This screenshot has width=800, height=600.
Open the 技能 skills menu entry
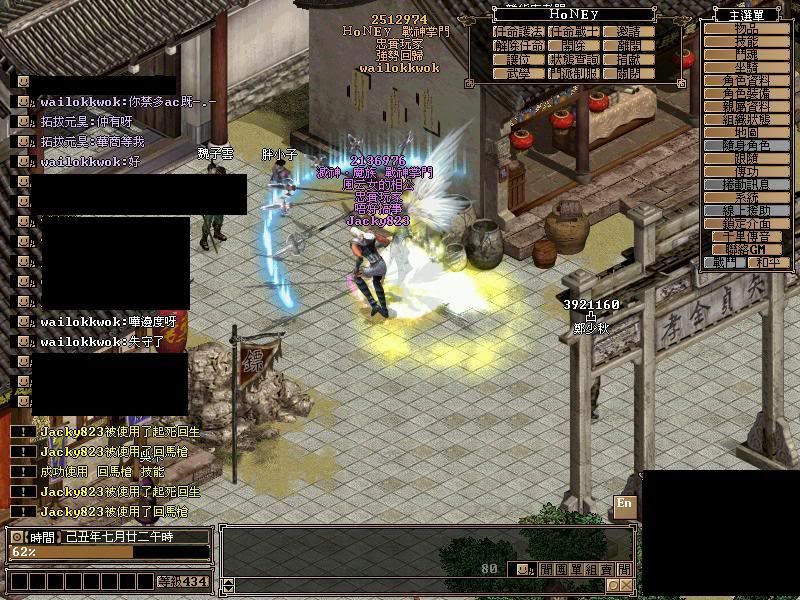click(x=744, y=44)
